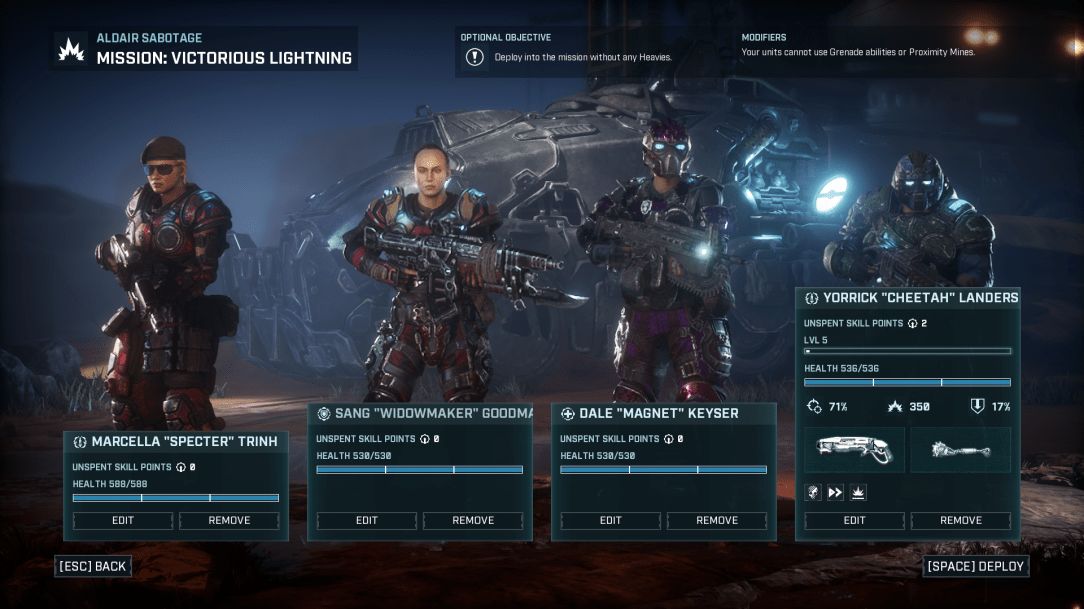
Task: Deploy the squad into the mission
Action: tap(975, 566)
